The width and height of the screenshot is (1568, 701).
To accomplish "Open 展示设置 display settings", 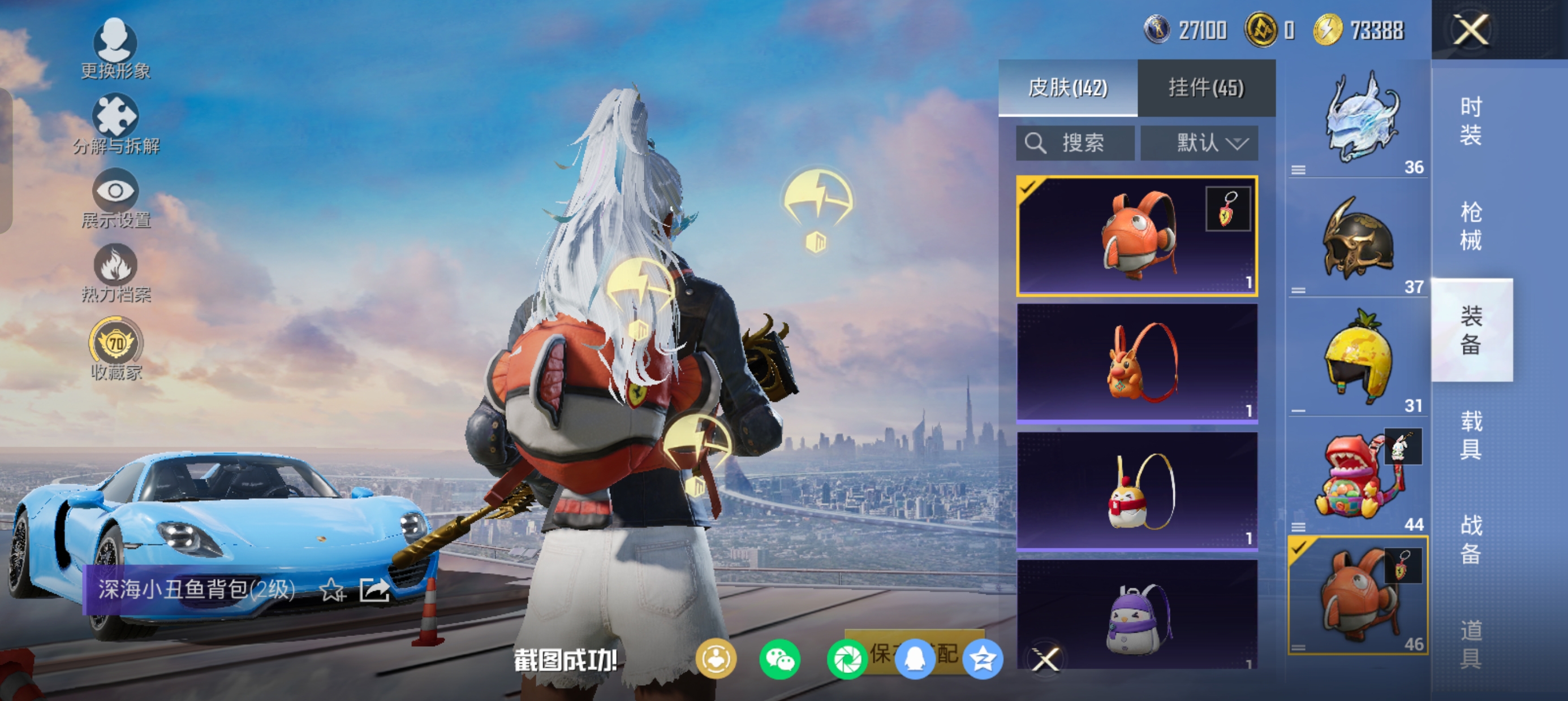I will (x=115, y=198).
